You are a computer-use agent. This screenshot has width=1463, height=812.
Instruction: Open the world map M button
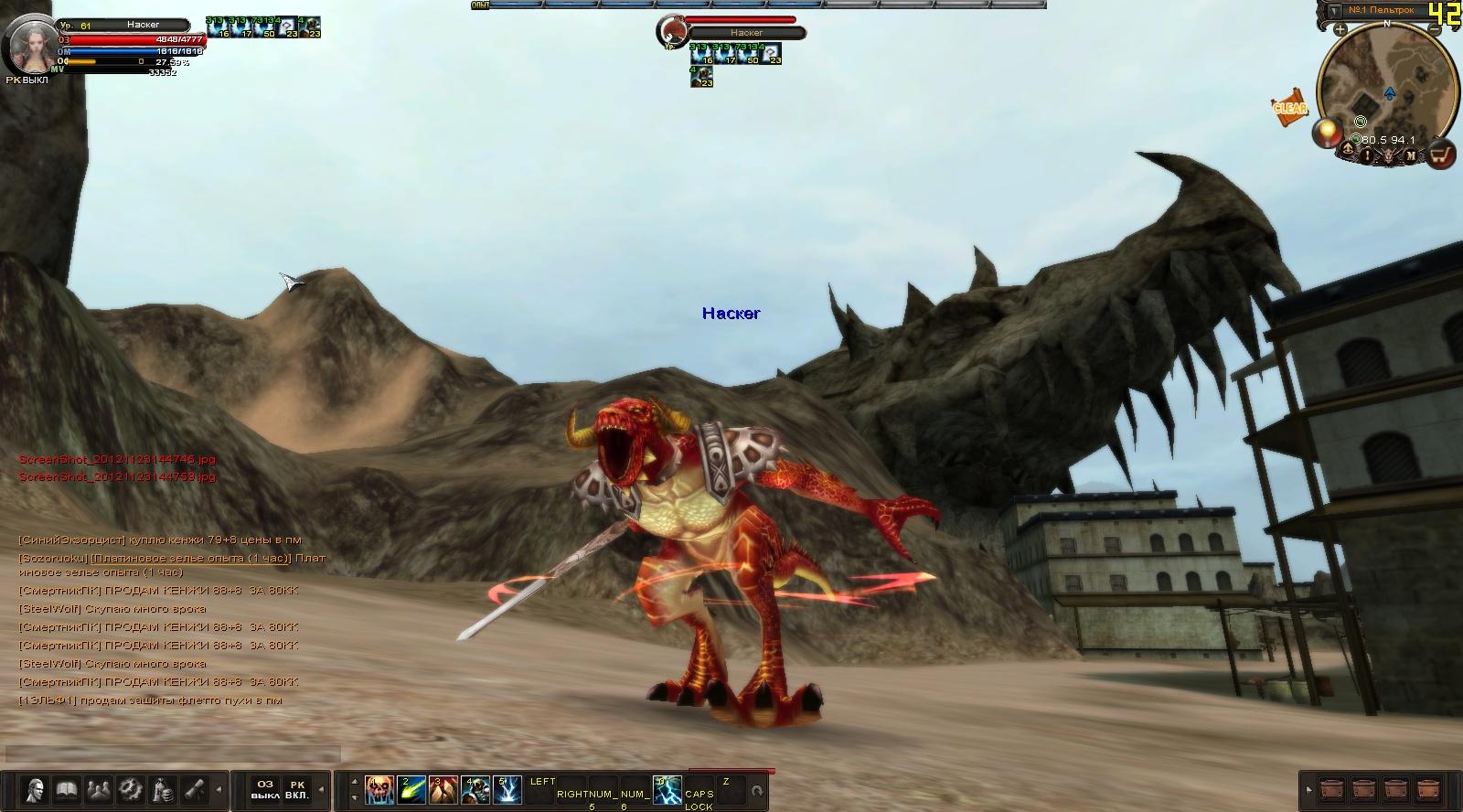pos(1412,155)
